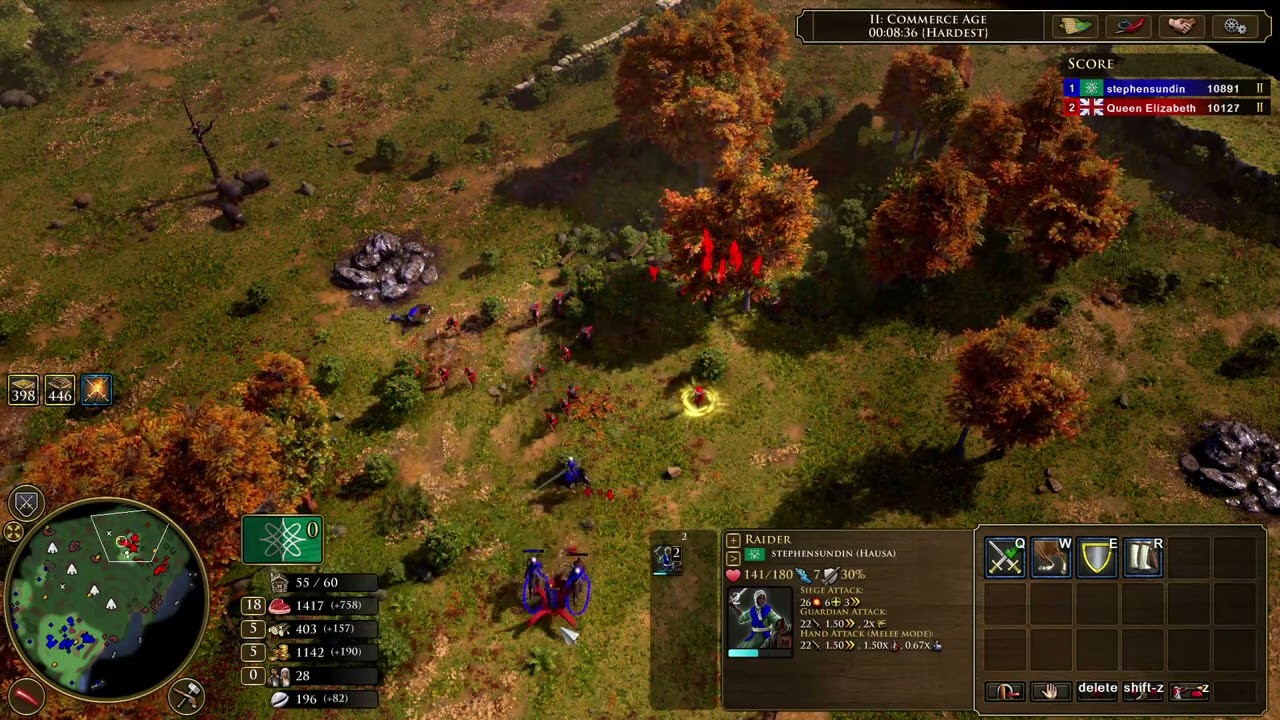The image size is (1280, 720).
Task: Open the green Hausa home city flag
Action: (x=282, y=540)
